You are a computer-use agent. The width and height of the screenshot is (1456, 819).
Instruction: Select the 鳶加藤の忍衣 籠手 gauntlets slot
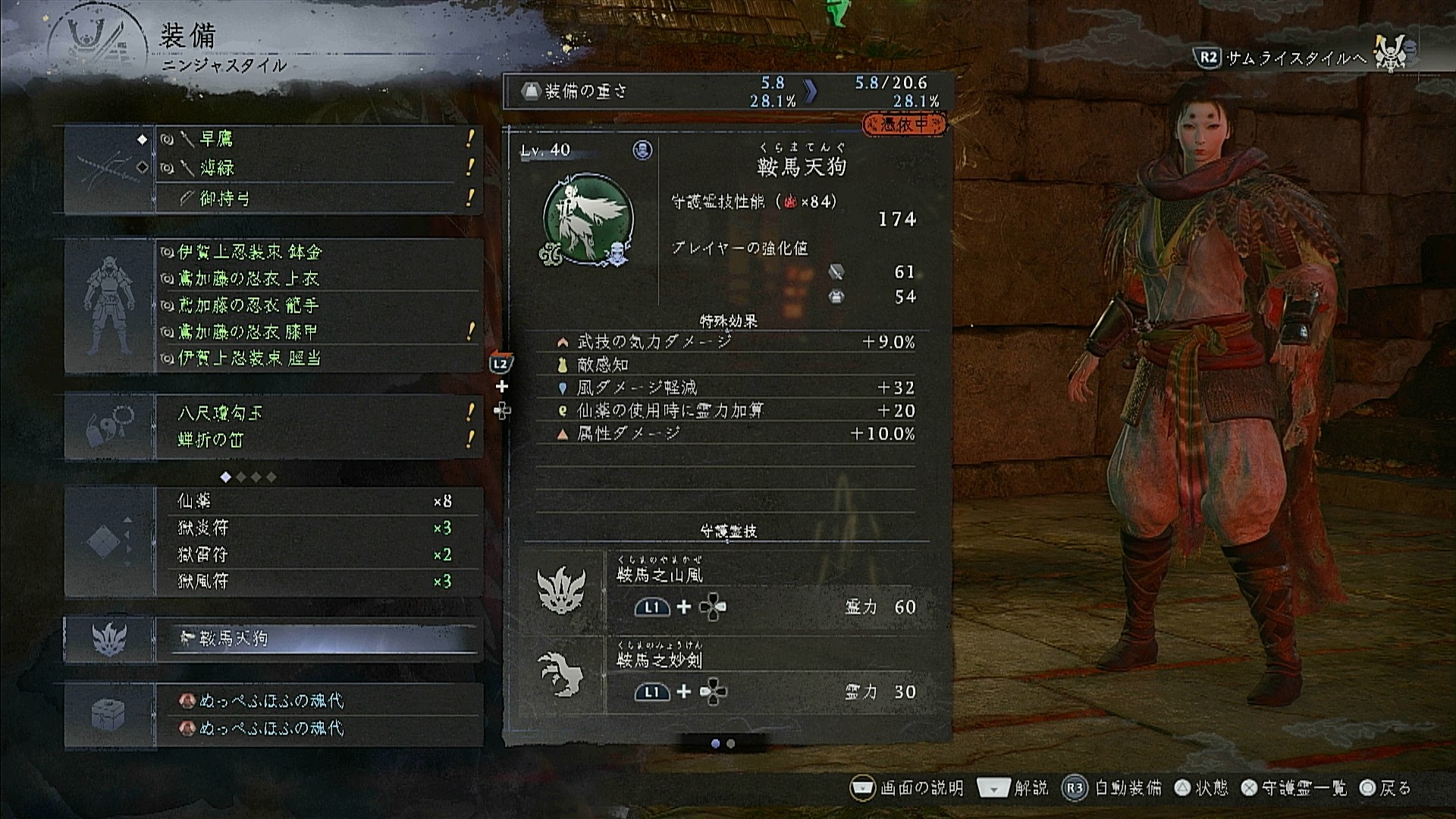click(x=318, y=306)
